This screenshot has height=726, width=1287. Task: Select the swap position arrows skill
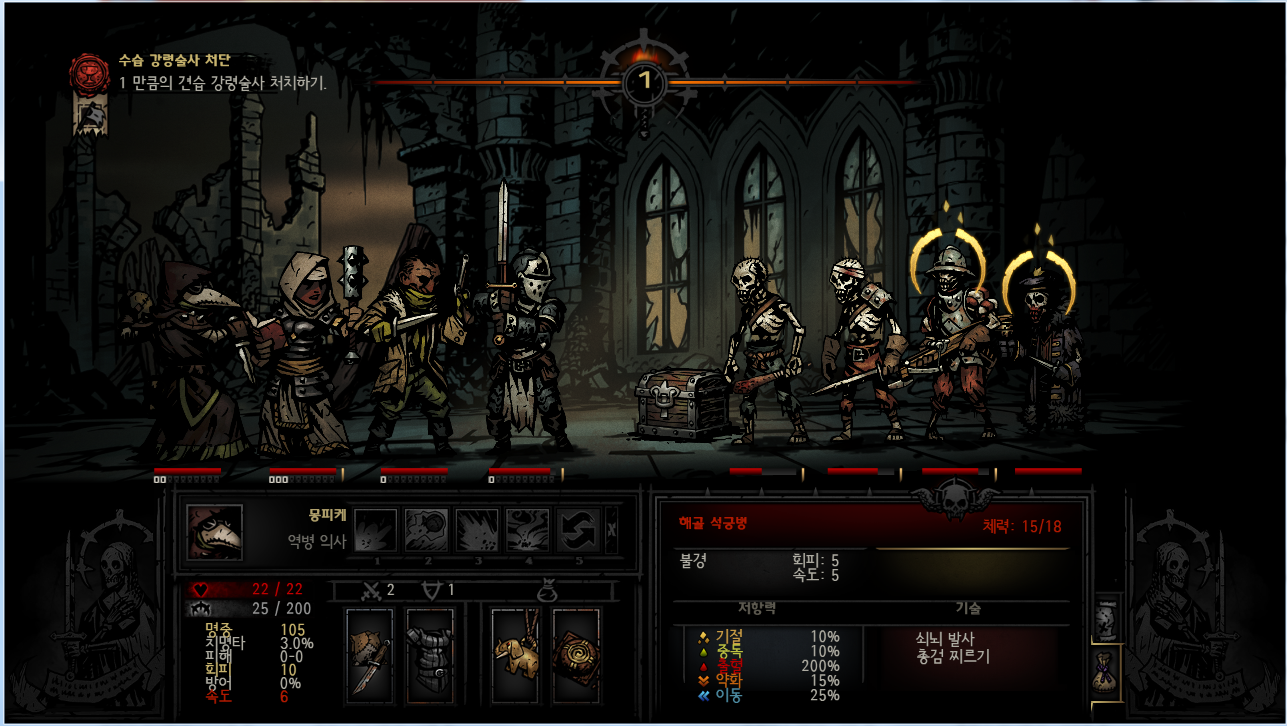tap(578, 530)
